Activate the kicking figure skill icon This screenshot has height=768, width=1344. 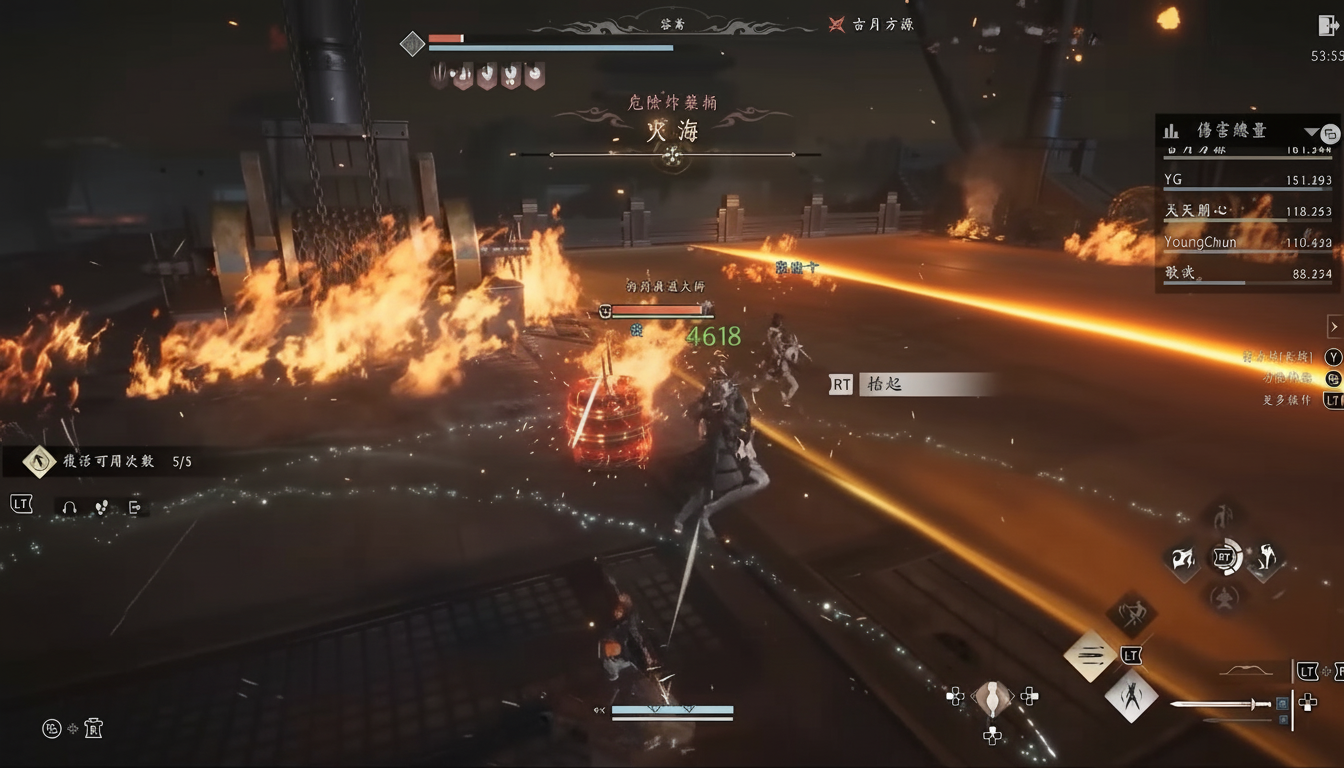click(1266, 558)
